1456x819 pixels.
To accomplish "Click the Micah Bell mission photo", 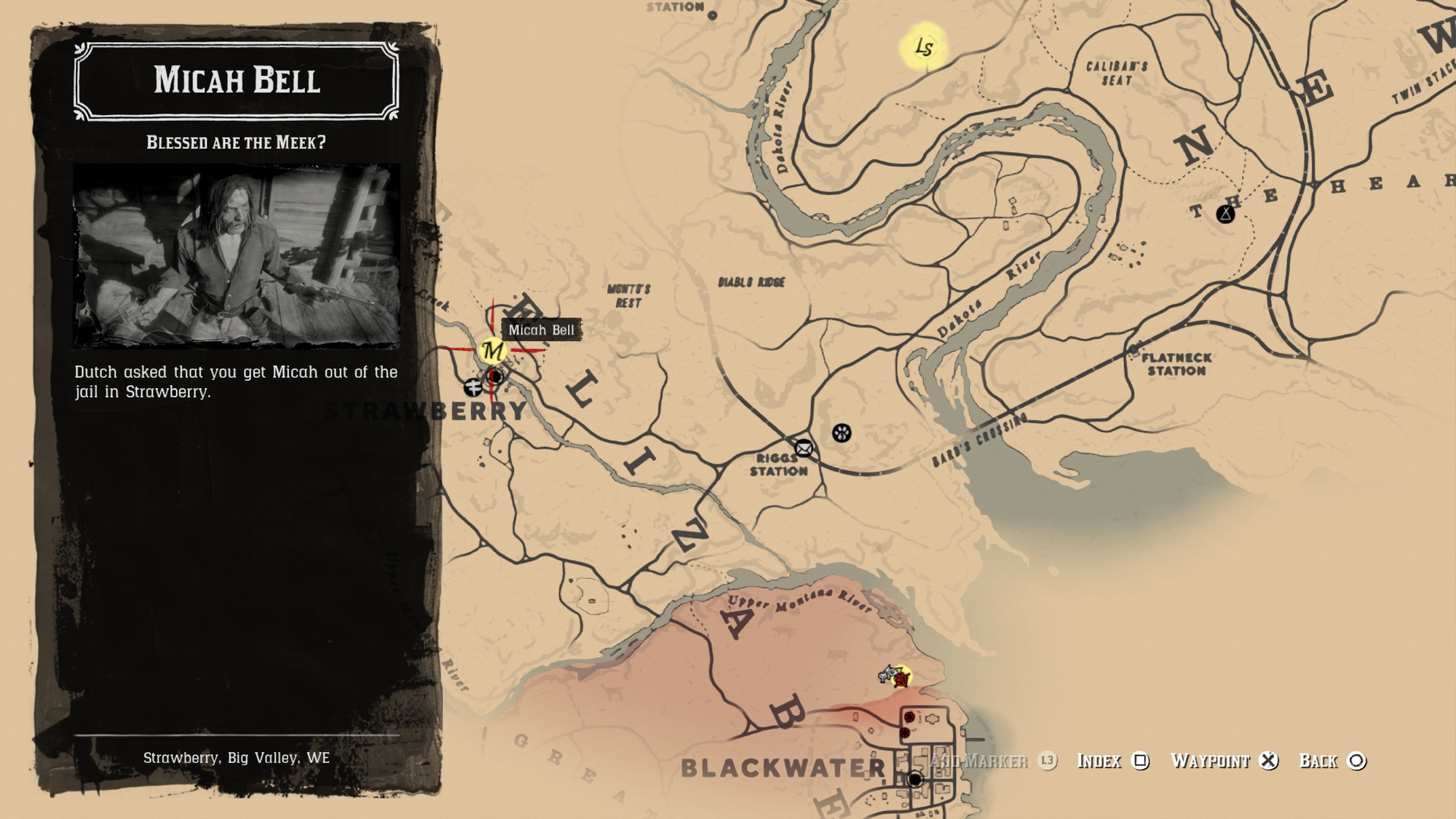I will click(x=237, y=256).
